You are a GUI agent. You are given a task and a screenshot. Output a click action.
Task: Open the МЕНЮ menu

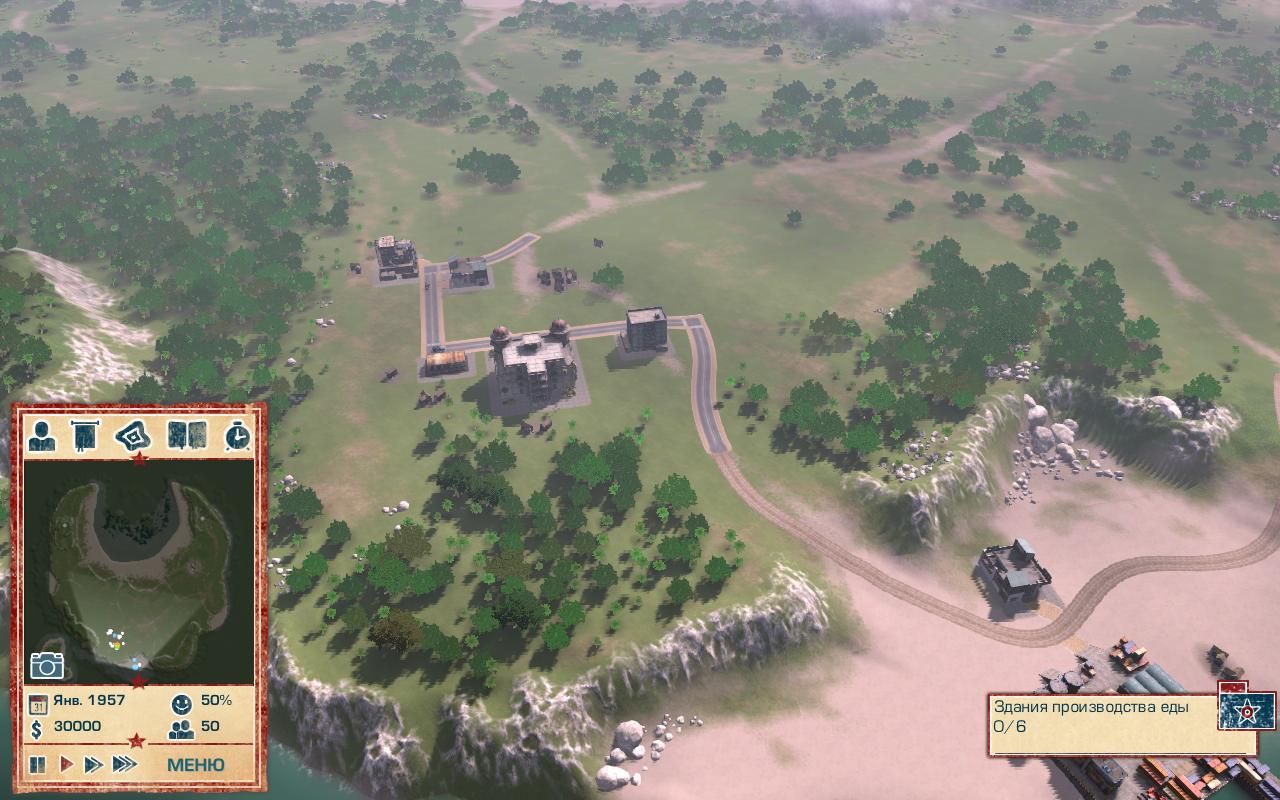click(x=195, y=765)
